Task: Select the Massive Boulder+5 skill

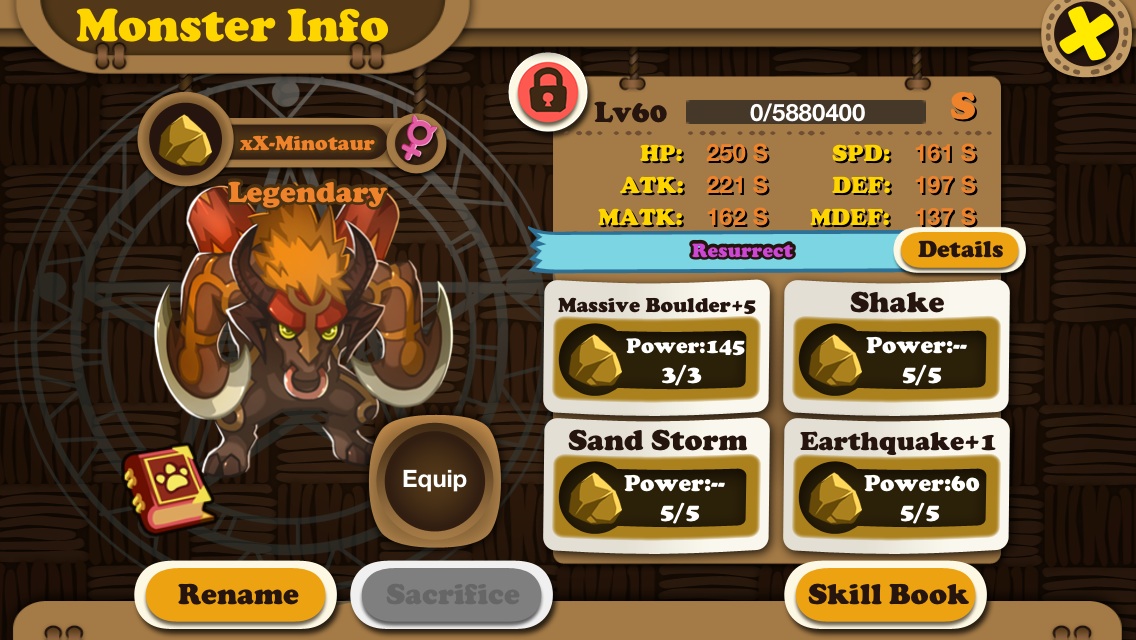Action: [656, 346]
